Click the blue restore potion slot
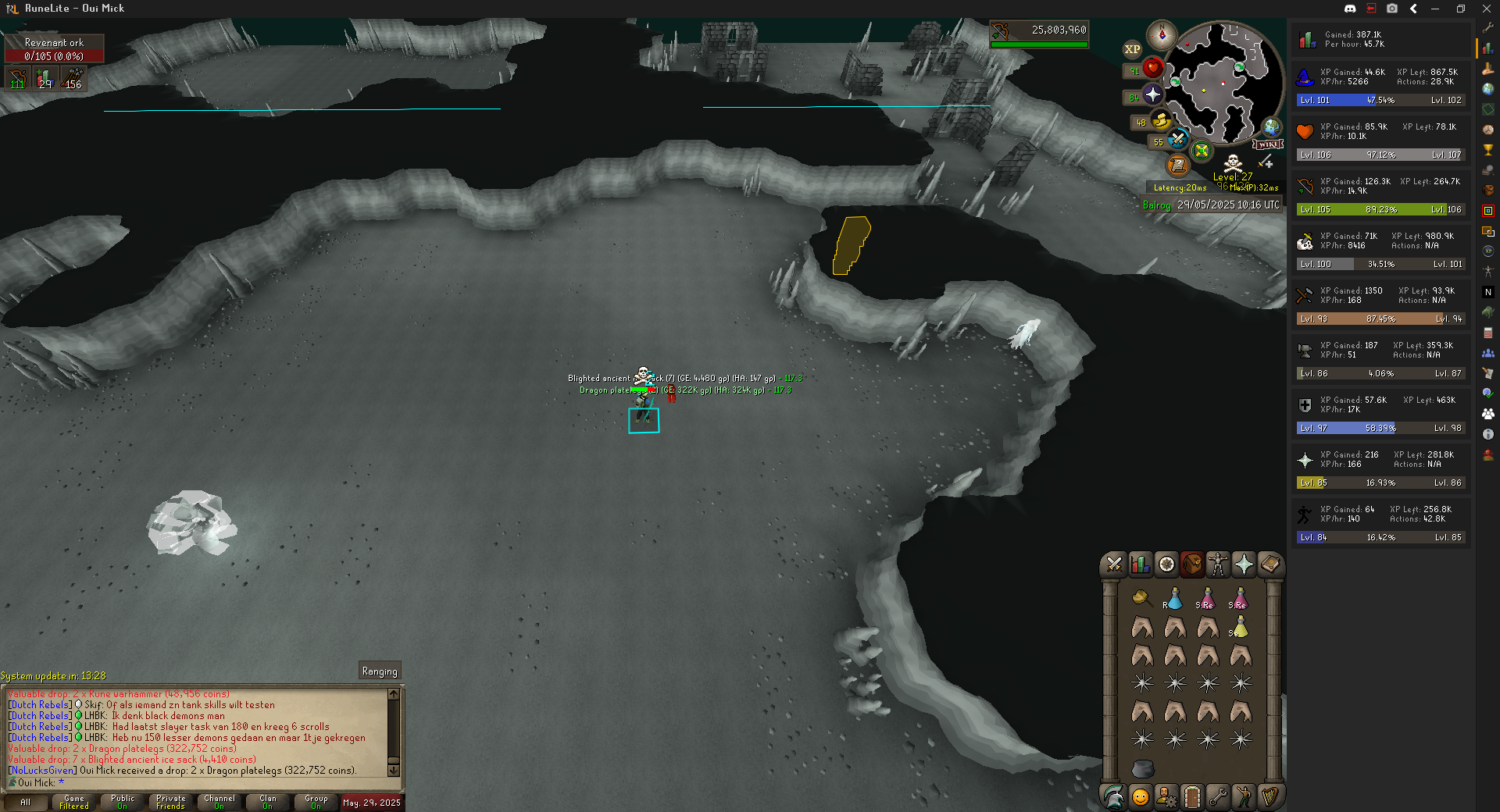This screenshot has height=812, width=1500. pyautogui.click(x=1173, y=599)
